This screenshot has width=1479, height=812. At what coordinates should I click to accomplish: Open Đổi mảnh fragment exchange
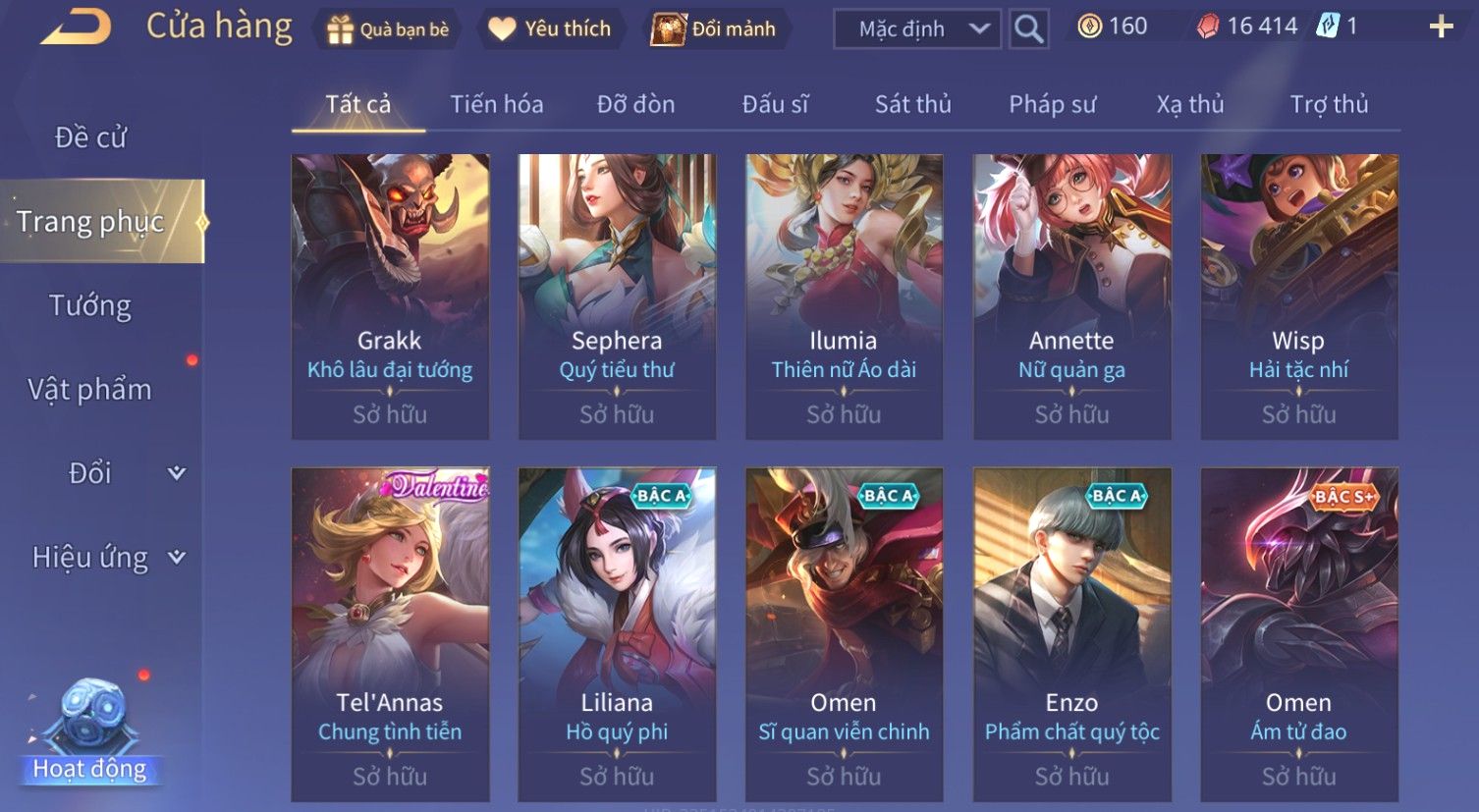[x=714, y=29]
